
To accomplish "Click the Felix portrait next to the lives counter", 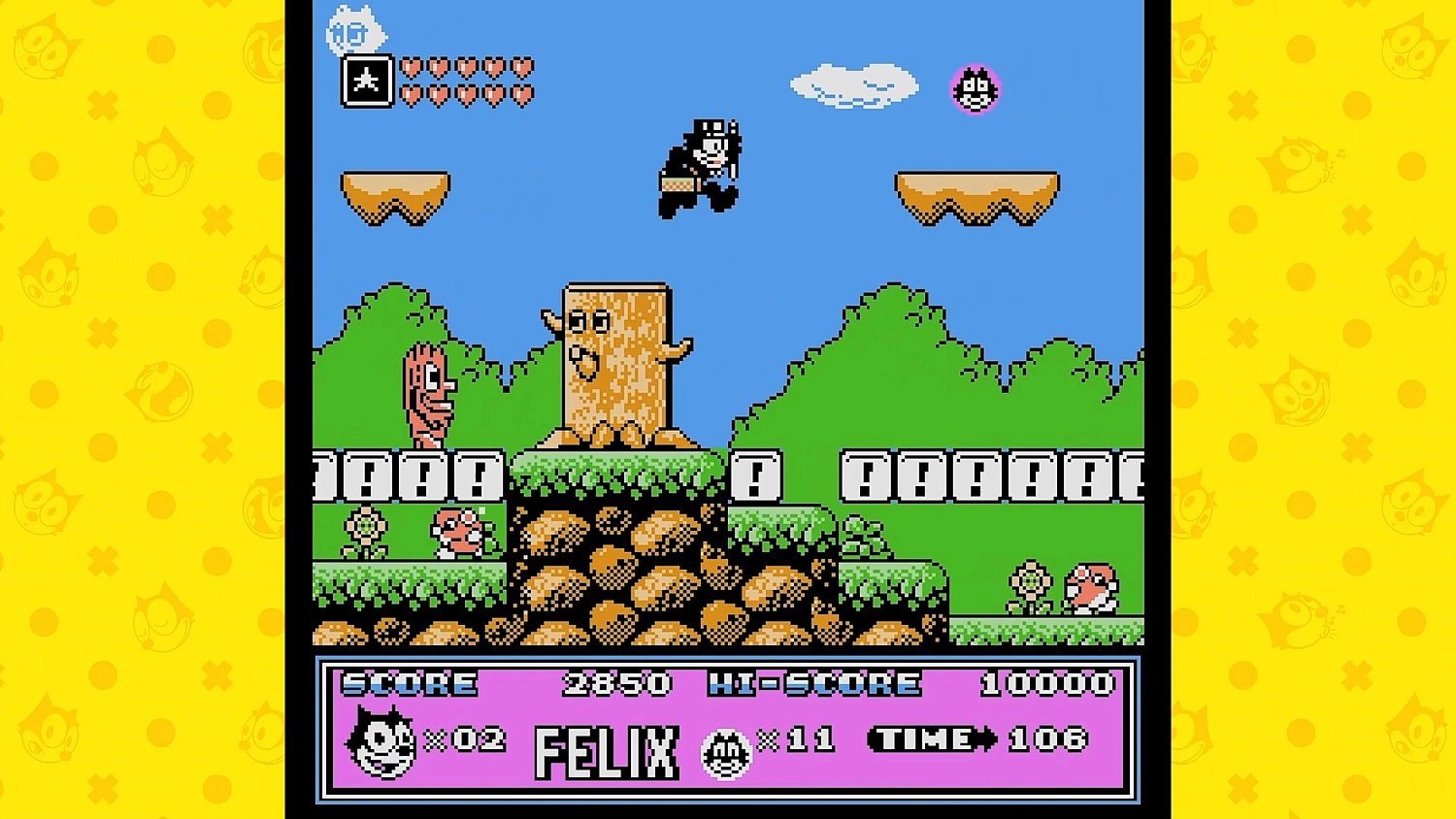I will click(x=380, y=743).
